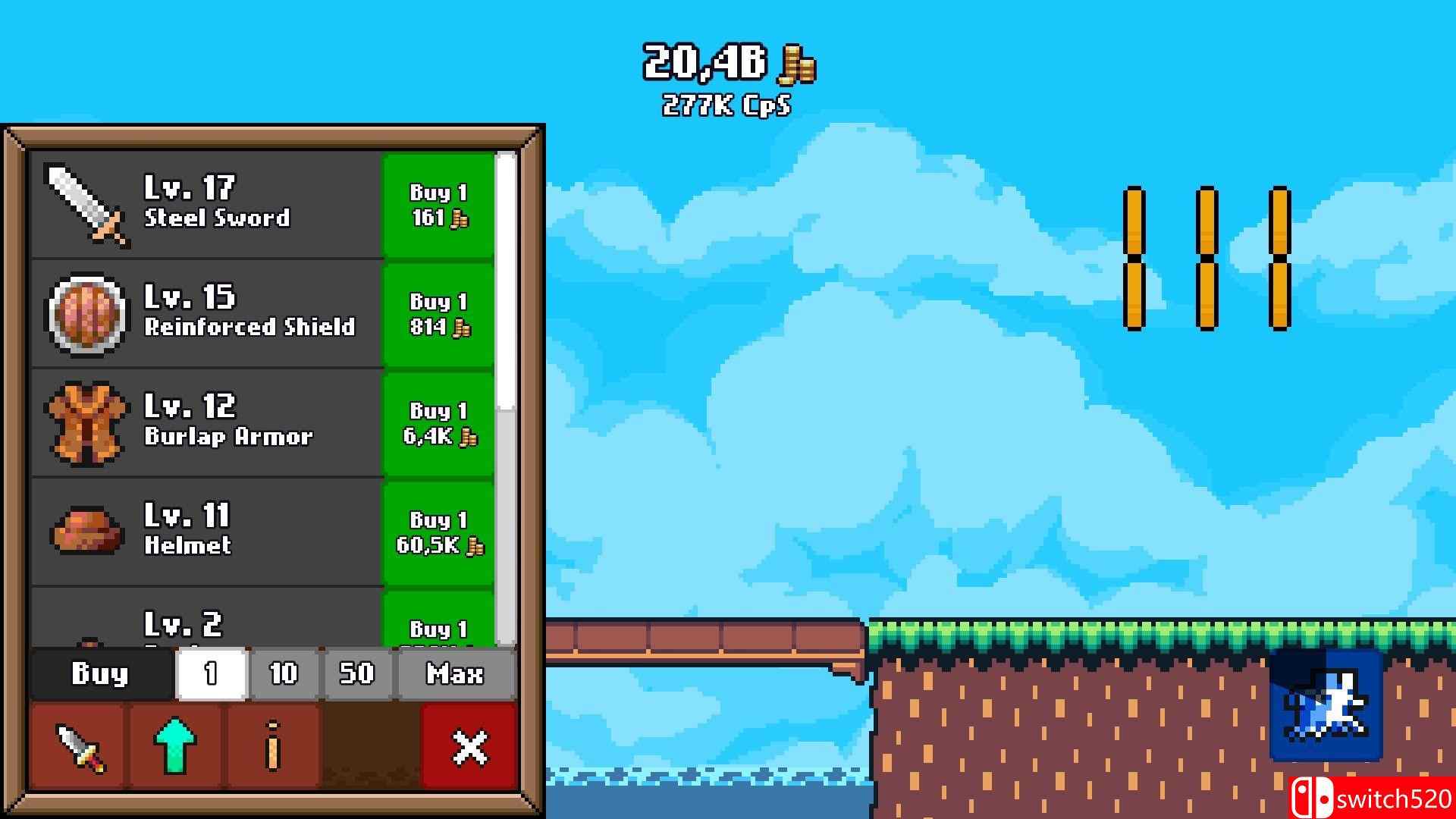Click the Reinforced Shield item icon

click(86, 313)
